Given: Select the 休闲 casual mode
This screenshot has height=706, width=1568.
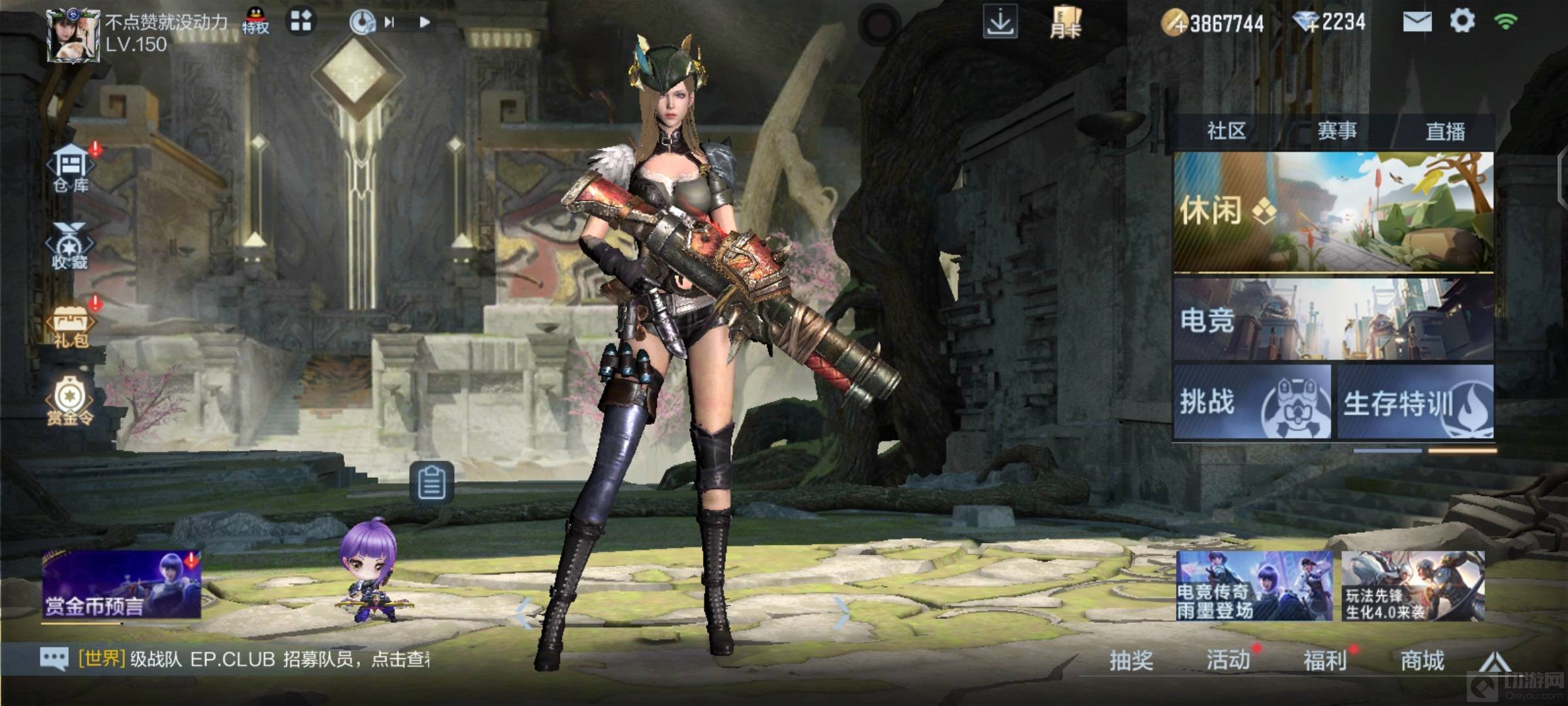Looking at the screenshot, I should (x=1333, y=212).
